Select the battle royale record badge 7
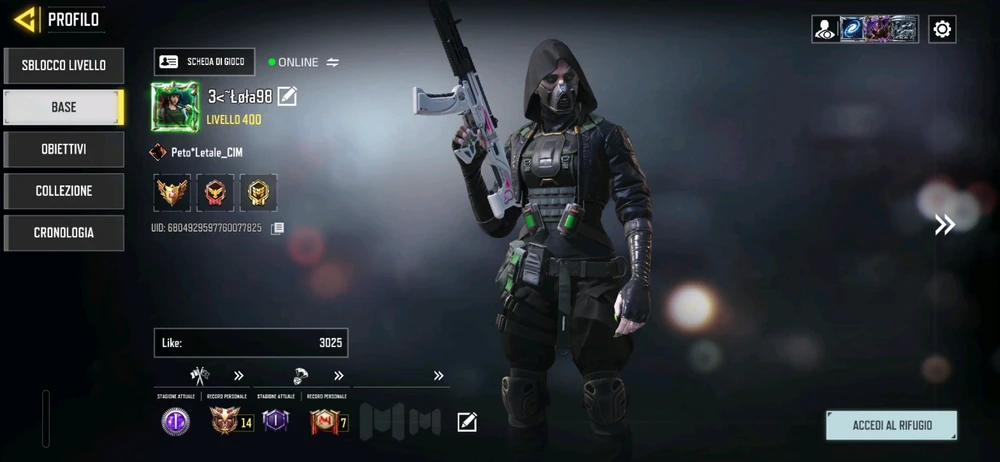1000x462 pixels. [329, 422]
